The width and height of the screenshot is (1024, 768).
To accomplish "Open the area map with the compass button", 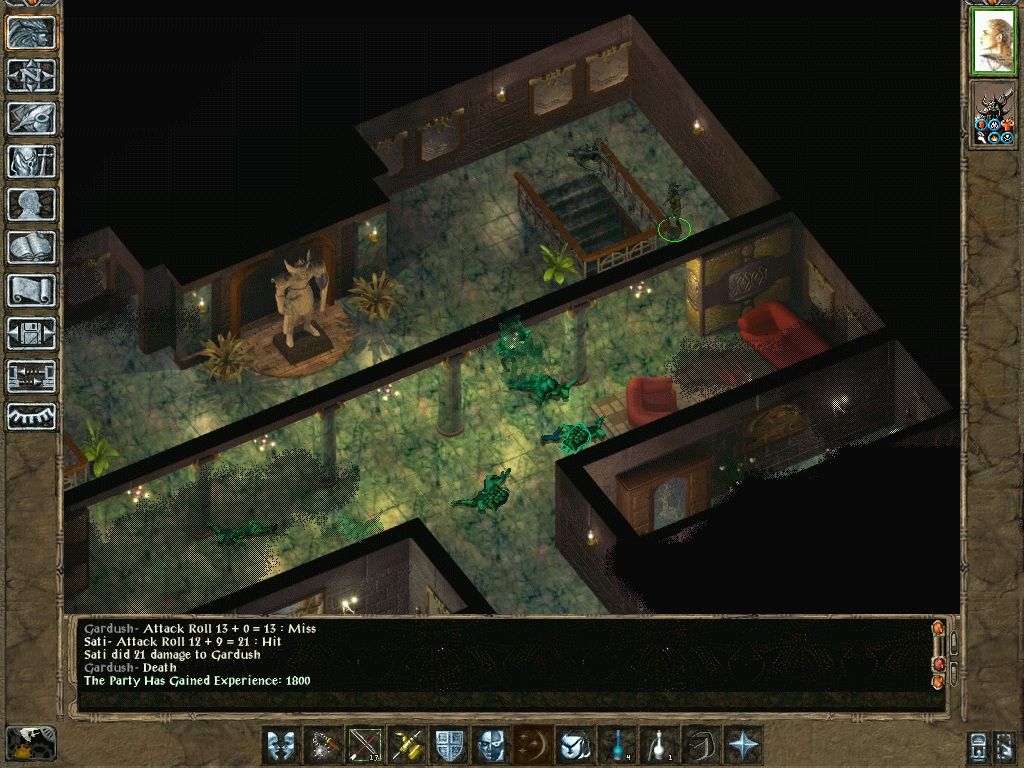I will click(x=31, y=75).
